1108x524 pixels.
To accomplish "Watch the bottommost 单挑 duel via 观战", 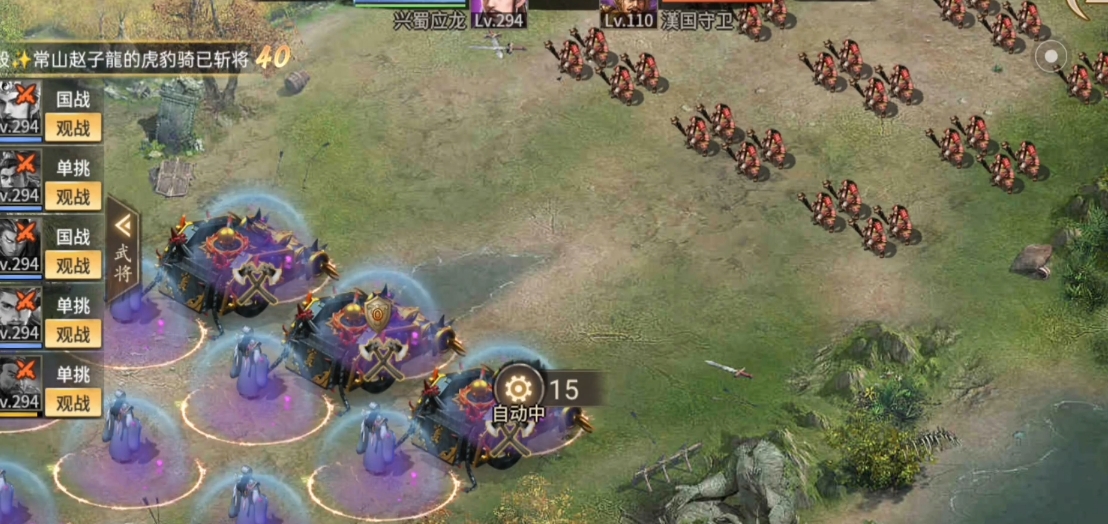I will tap(73, 403).
